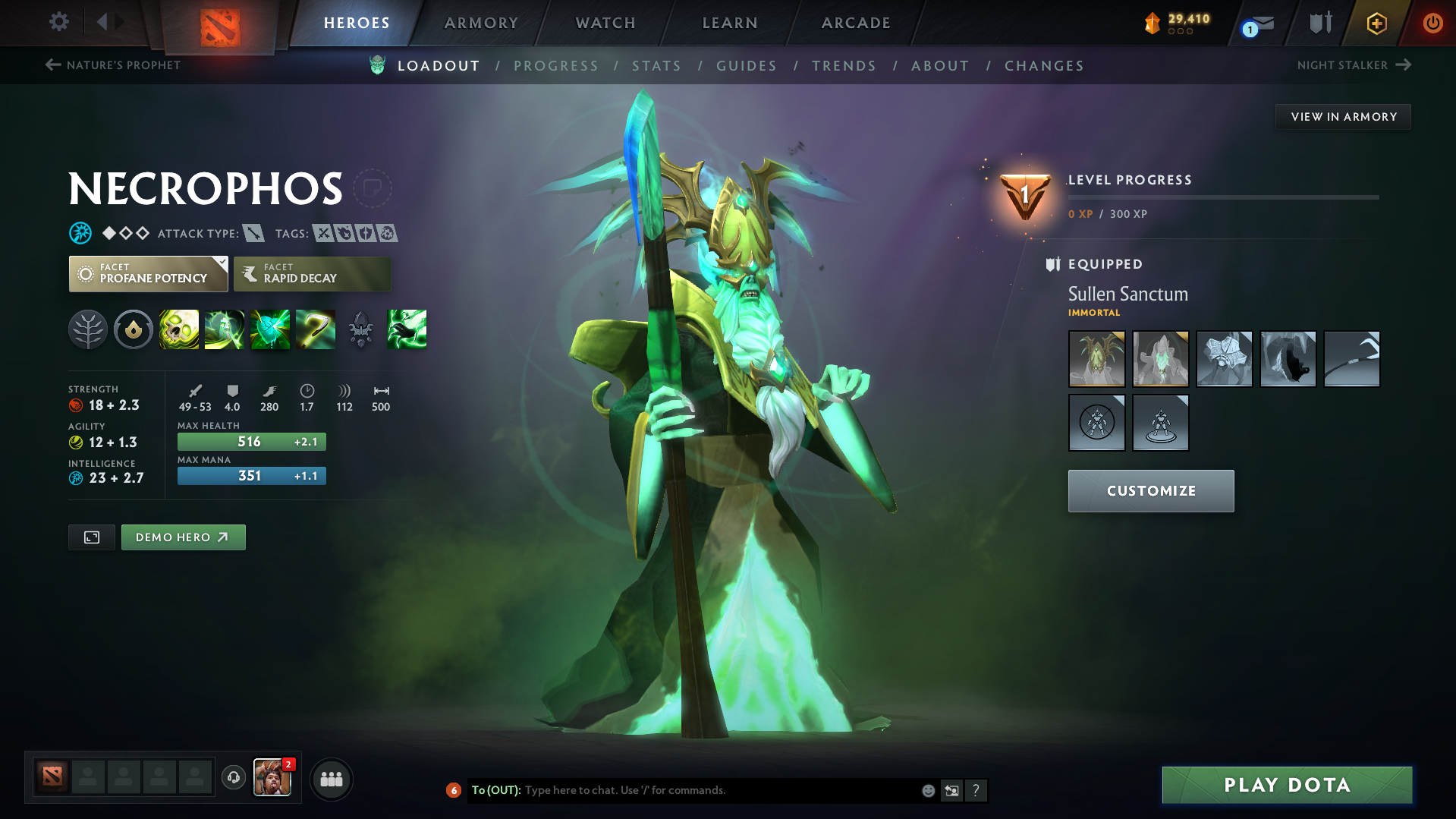Open the talent tree icon

pos(88,329)
